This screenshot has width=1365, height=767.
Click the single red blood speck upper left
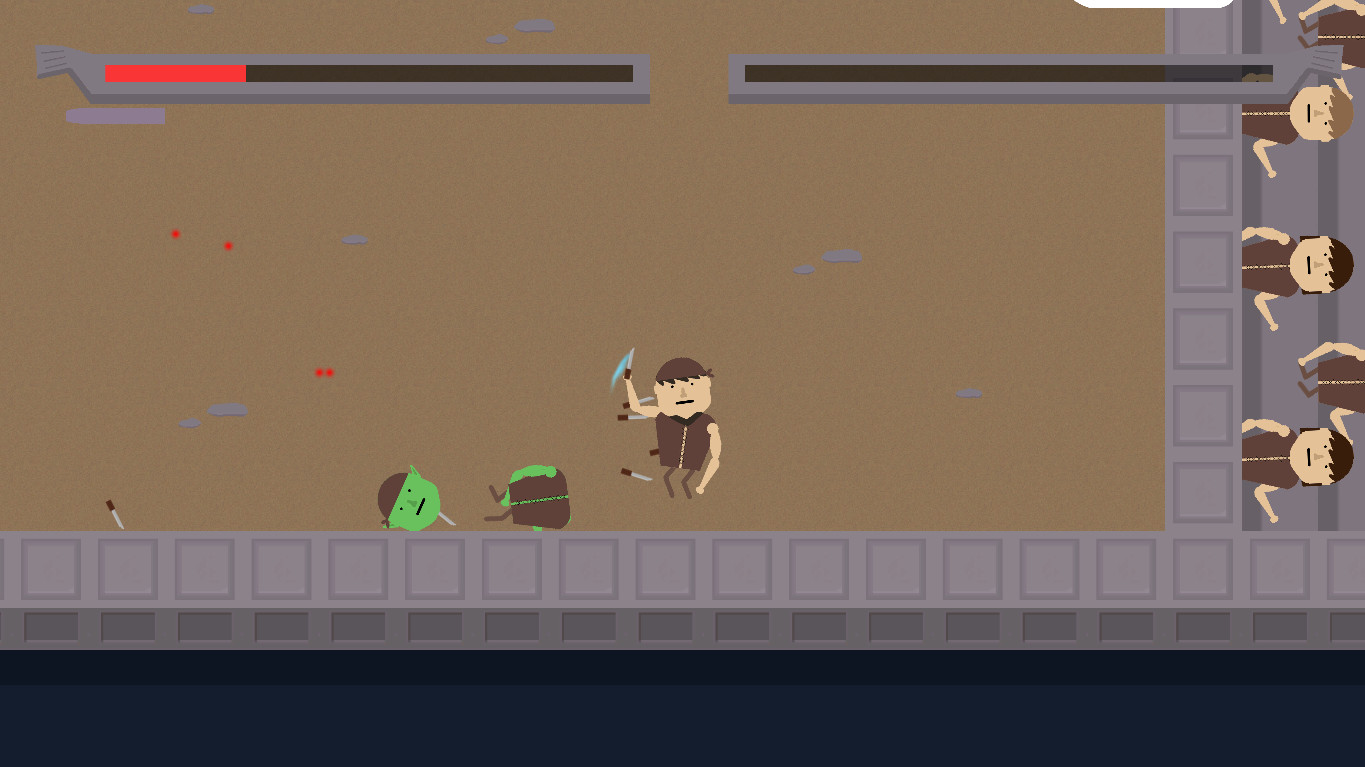click(175, 233)
